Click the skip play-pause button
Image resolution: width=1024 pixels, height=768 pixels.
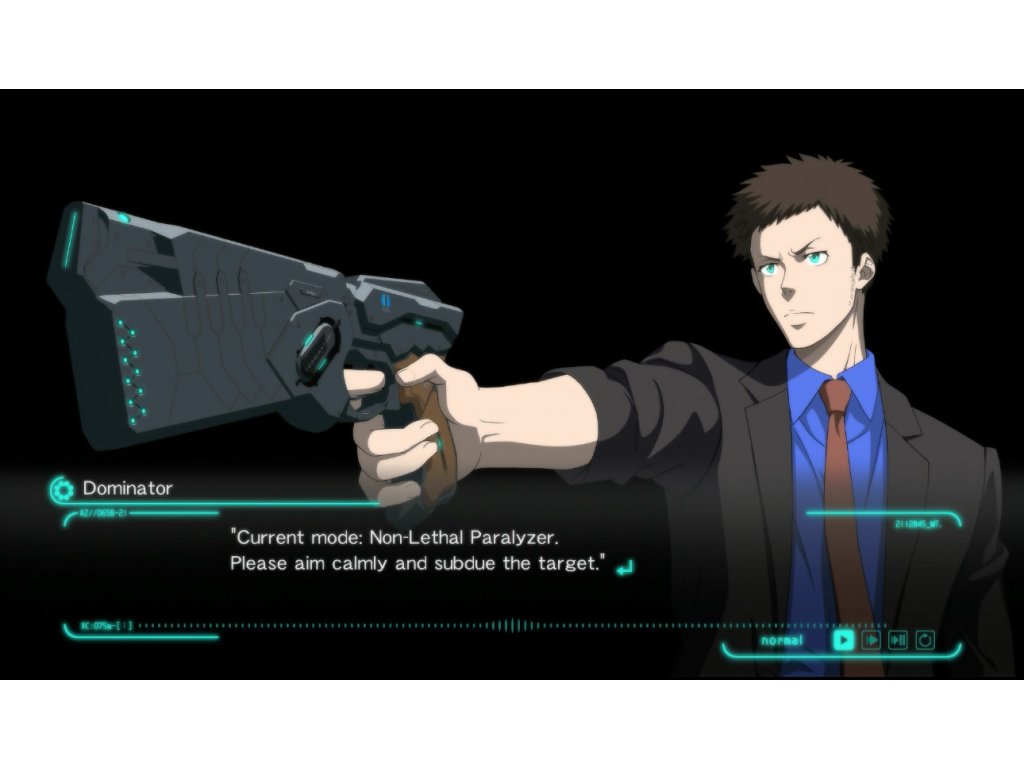click(898, 640)
